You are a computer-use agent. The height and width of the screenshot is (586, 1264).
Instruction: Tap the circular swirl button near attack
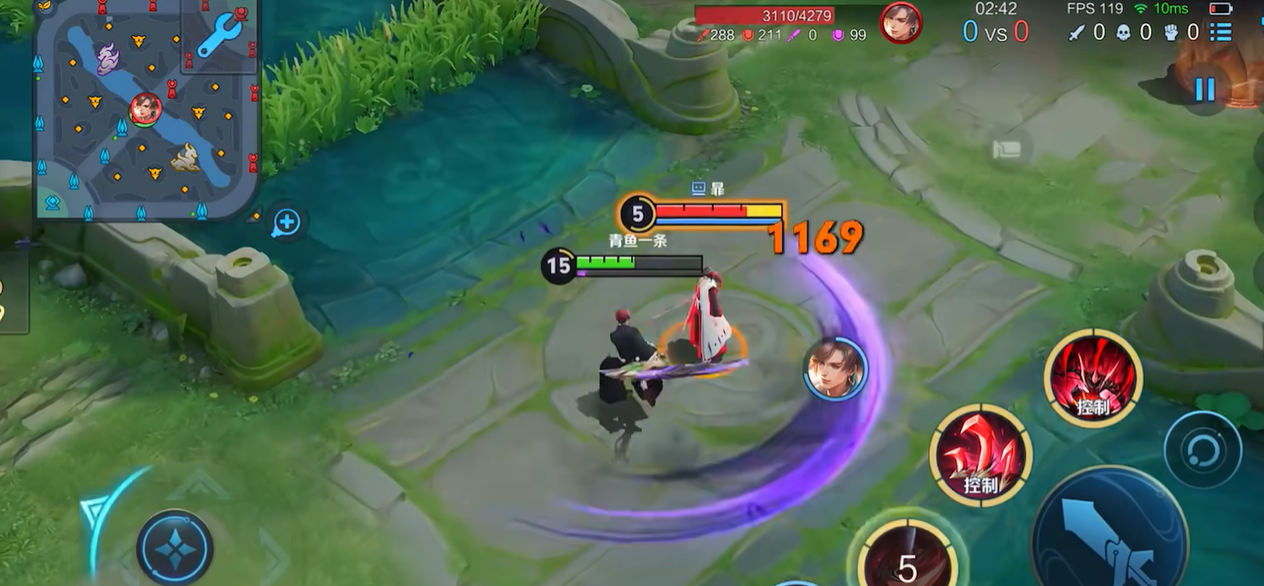pos(1203,450)
